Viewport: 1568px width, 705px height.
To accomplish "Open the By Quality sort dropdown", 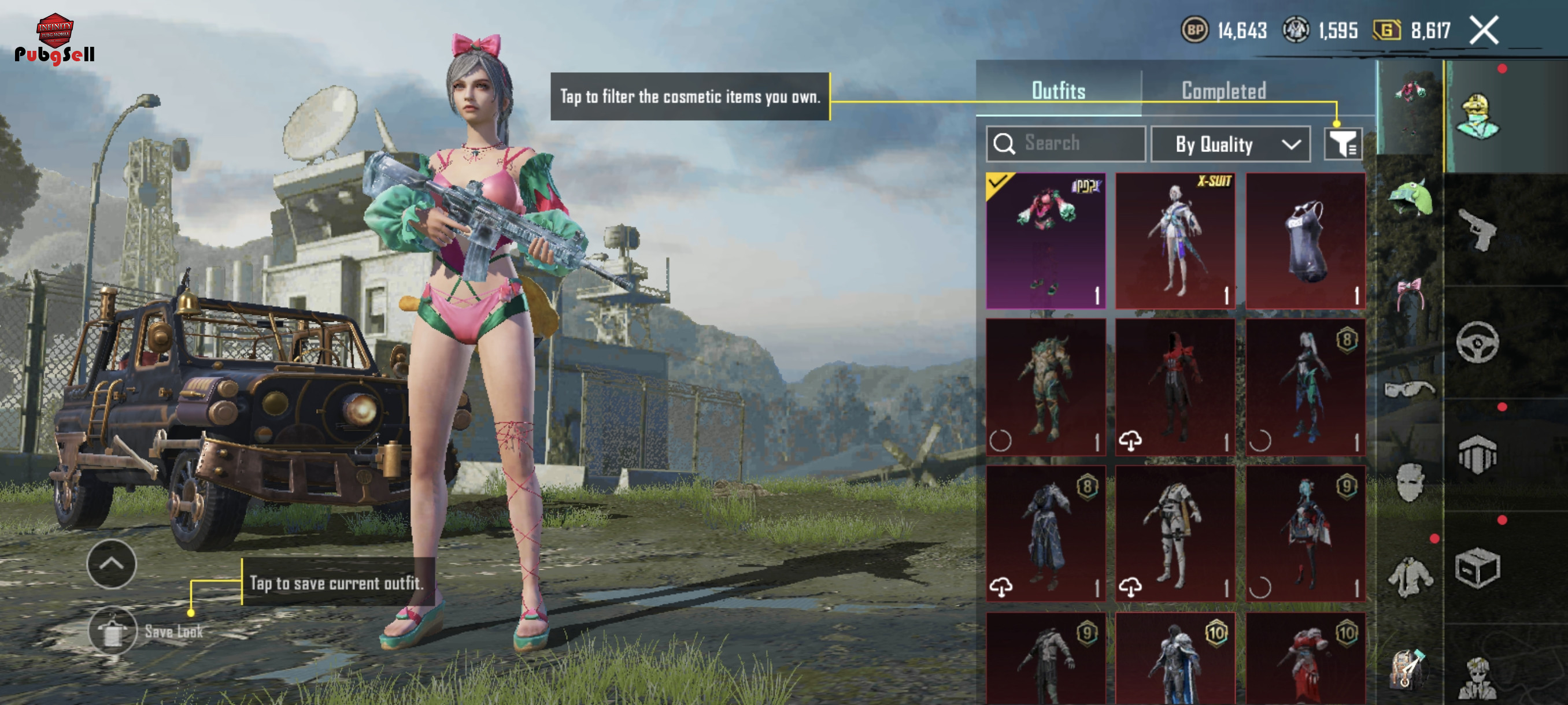I will click(1230, 144).
